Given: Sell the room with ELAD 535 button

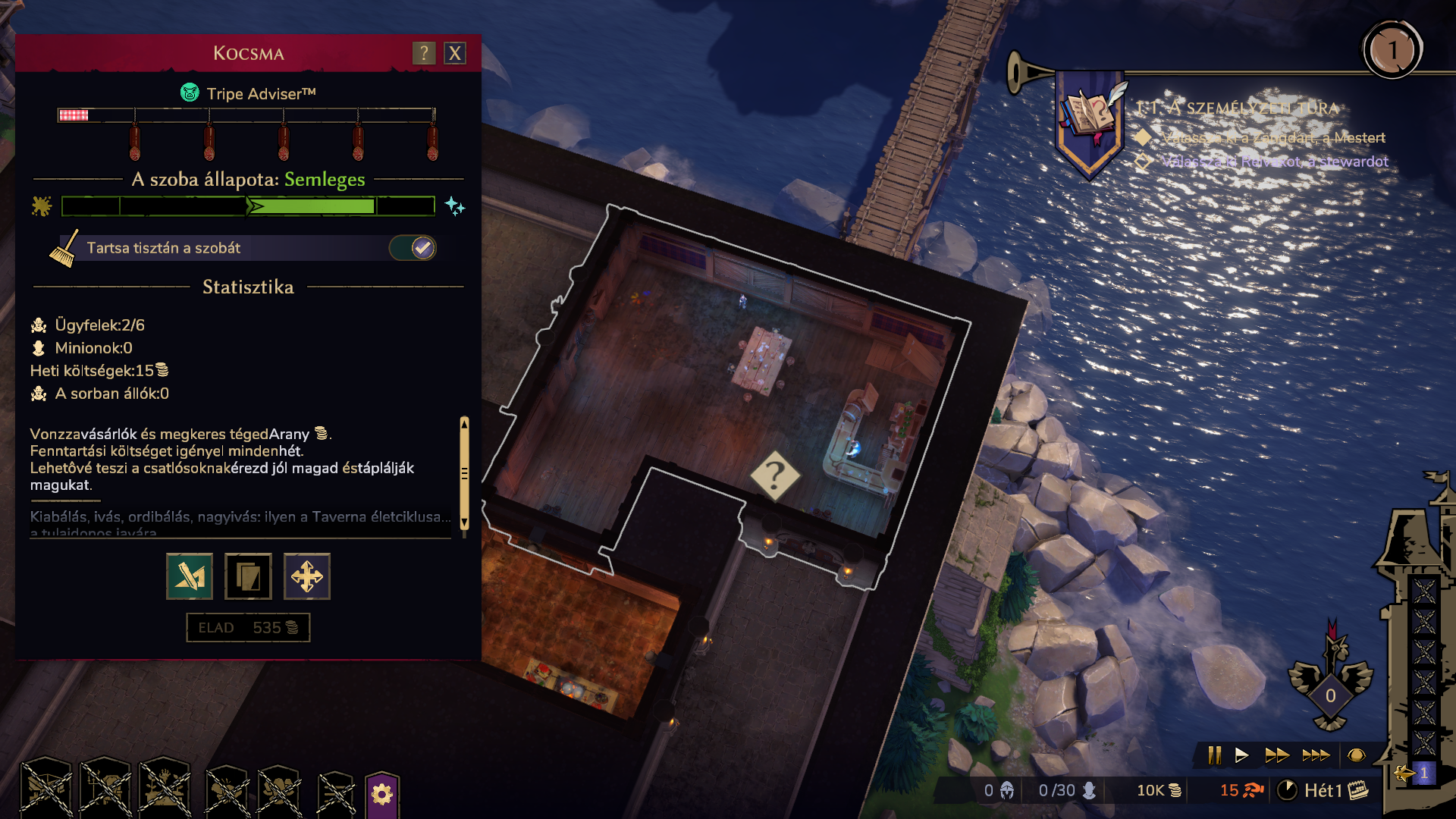Looking at the screenshot, I should point(248,628).
